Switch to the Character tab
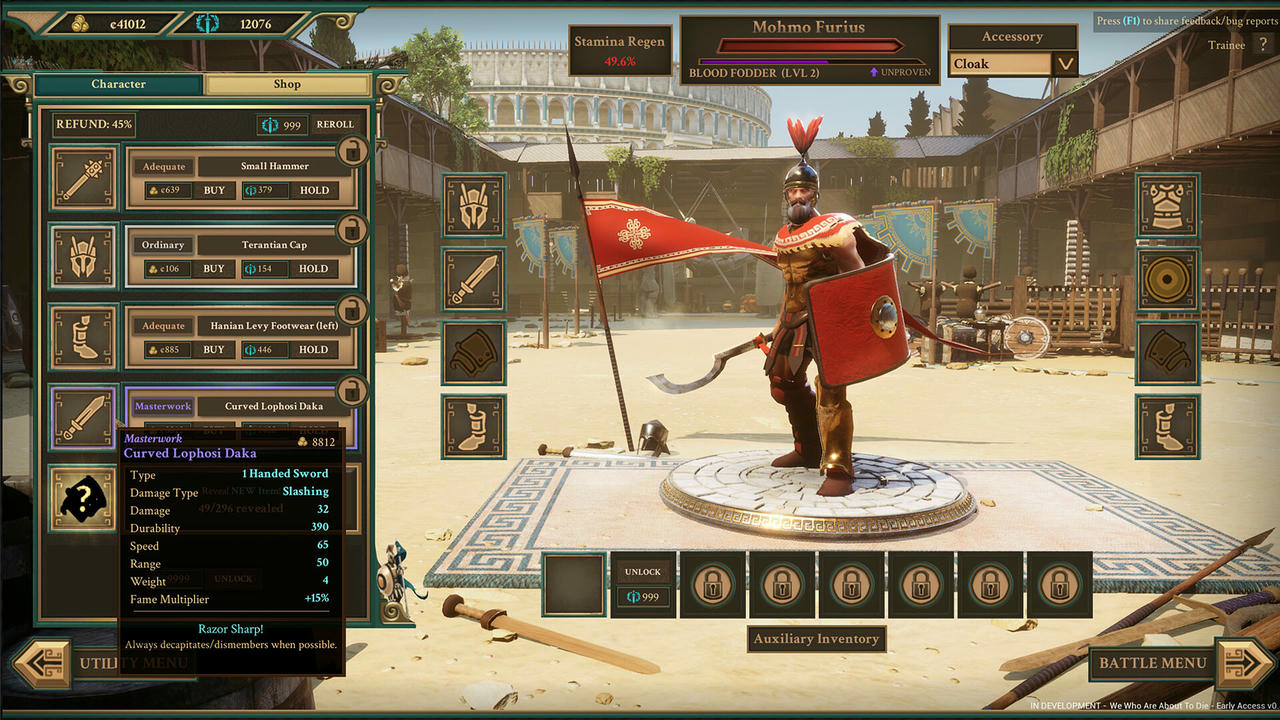 [x=118, y=84]
